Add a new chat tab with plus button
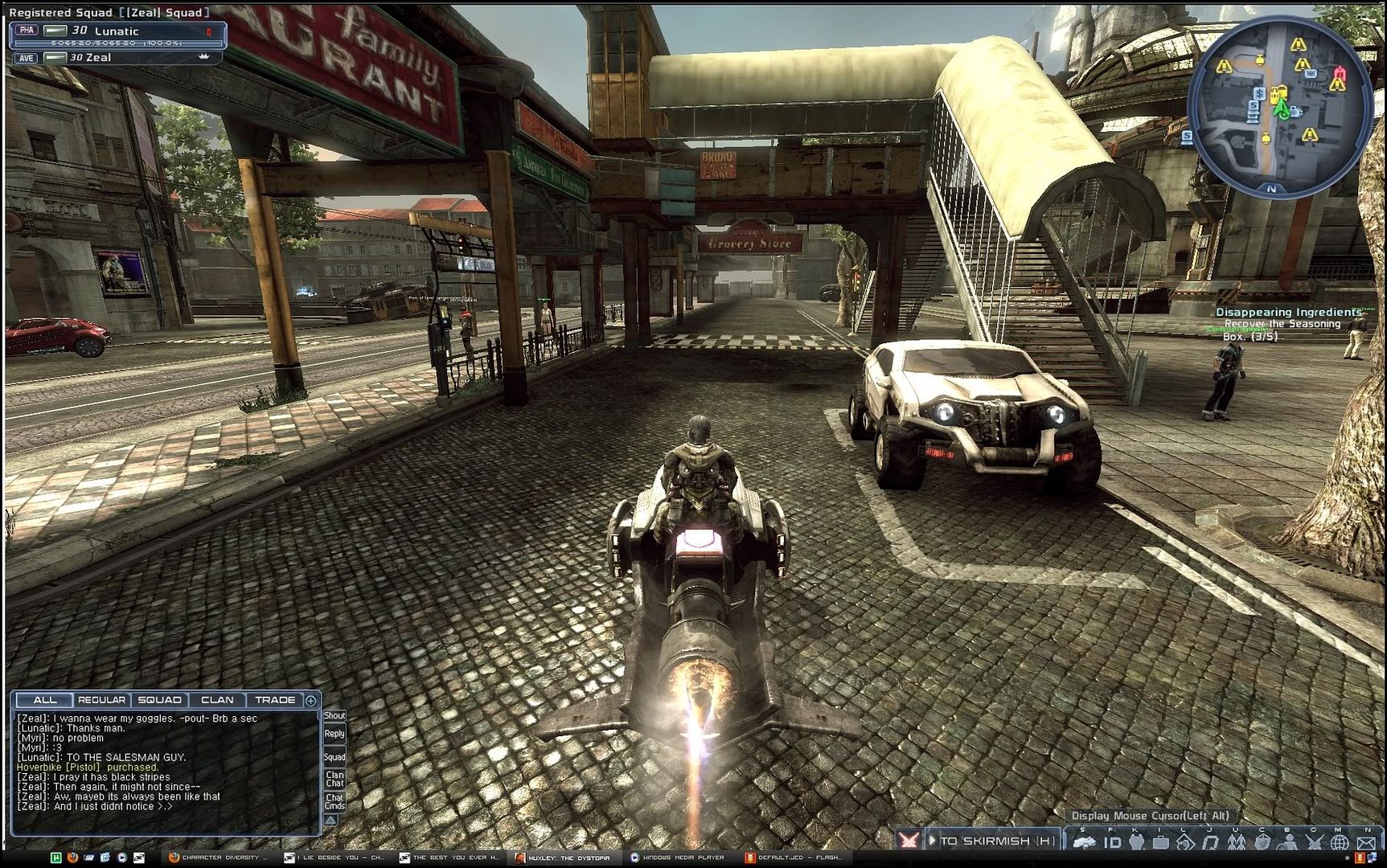 click(311, 700)
